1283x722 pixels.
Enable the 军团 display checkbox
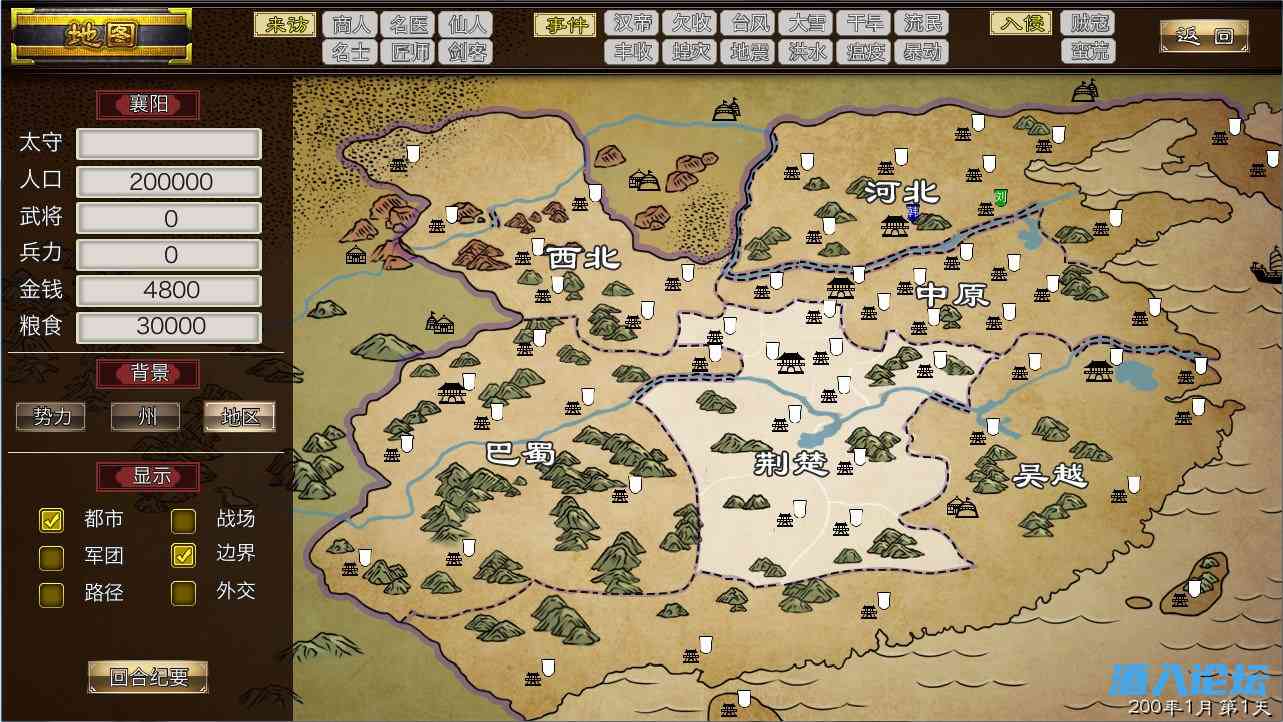51,557
